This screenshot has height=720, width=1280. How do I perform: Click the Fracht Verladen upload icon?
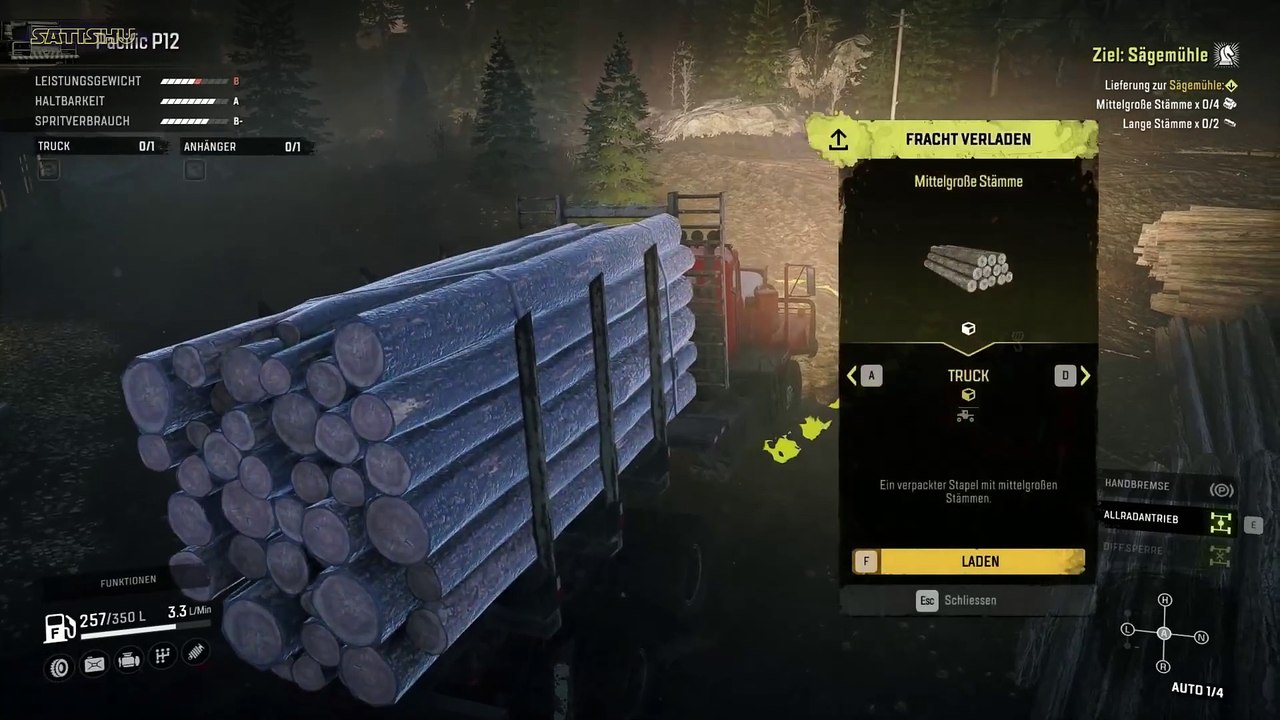pos(838,140)
